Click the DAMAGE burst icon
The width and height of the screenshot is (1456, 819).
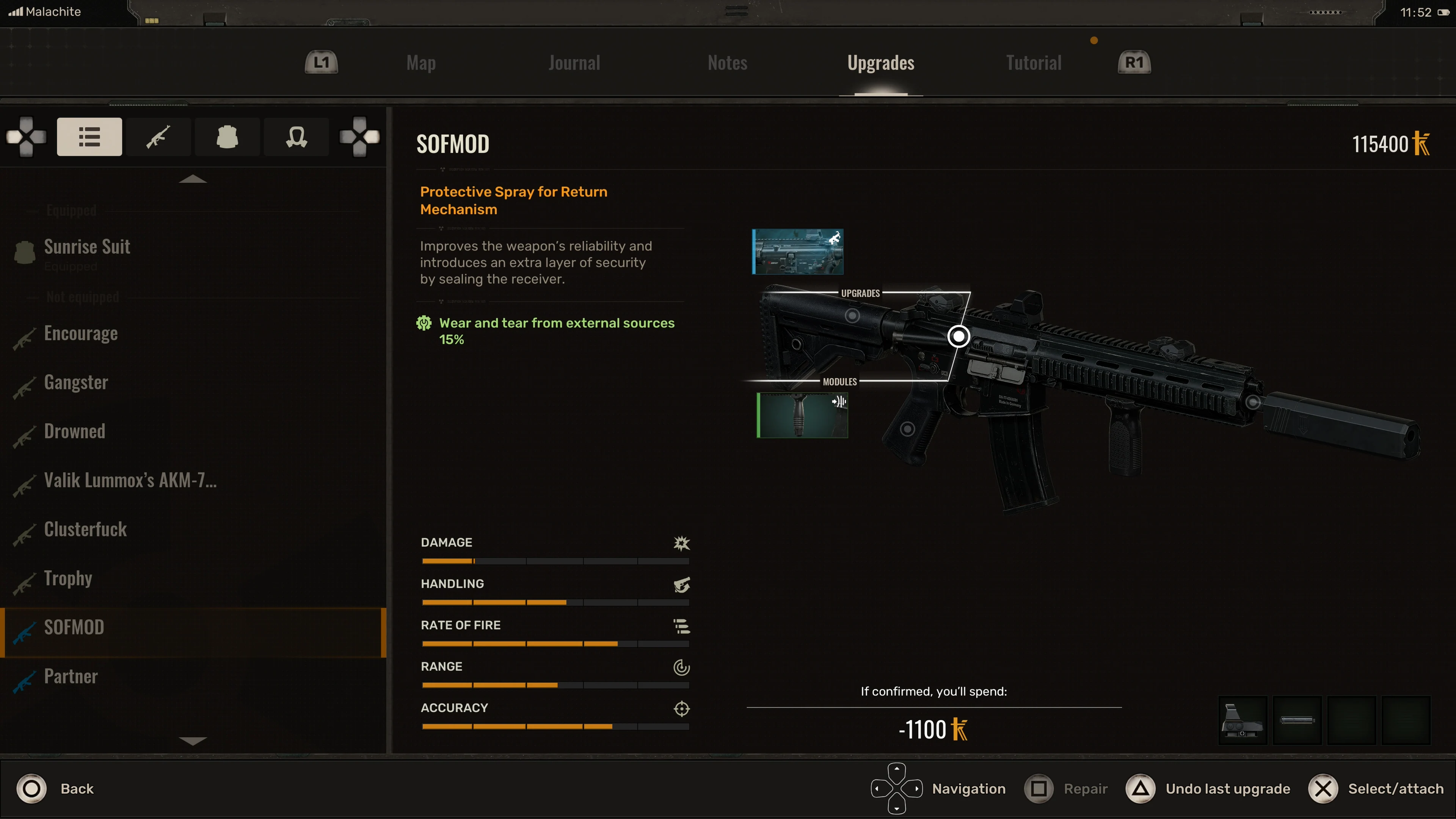(682, 543)
